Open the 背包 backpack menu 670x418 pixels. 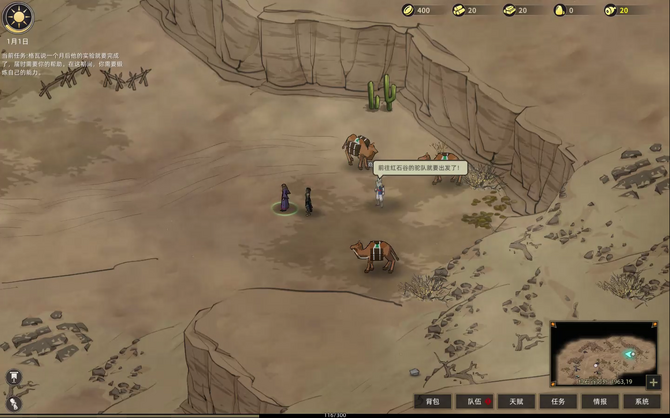[x=433, y=401]
